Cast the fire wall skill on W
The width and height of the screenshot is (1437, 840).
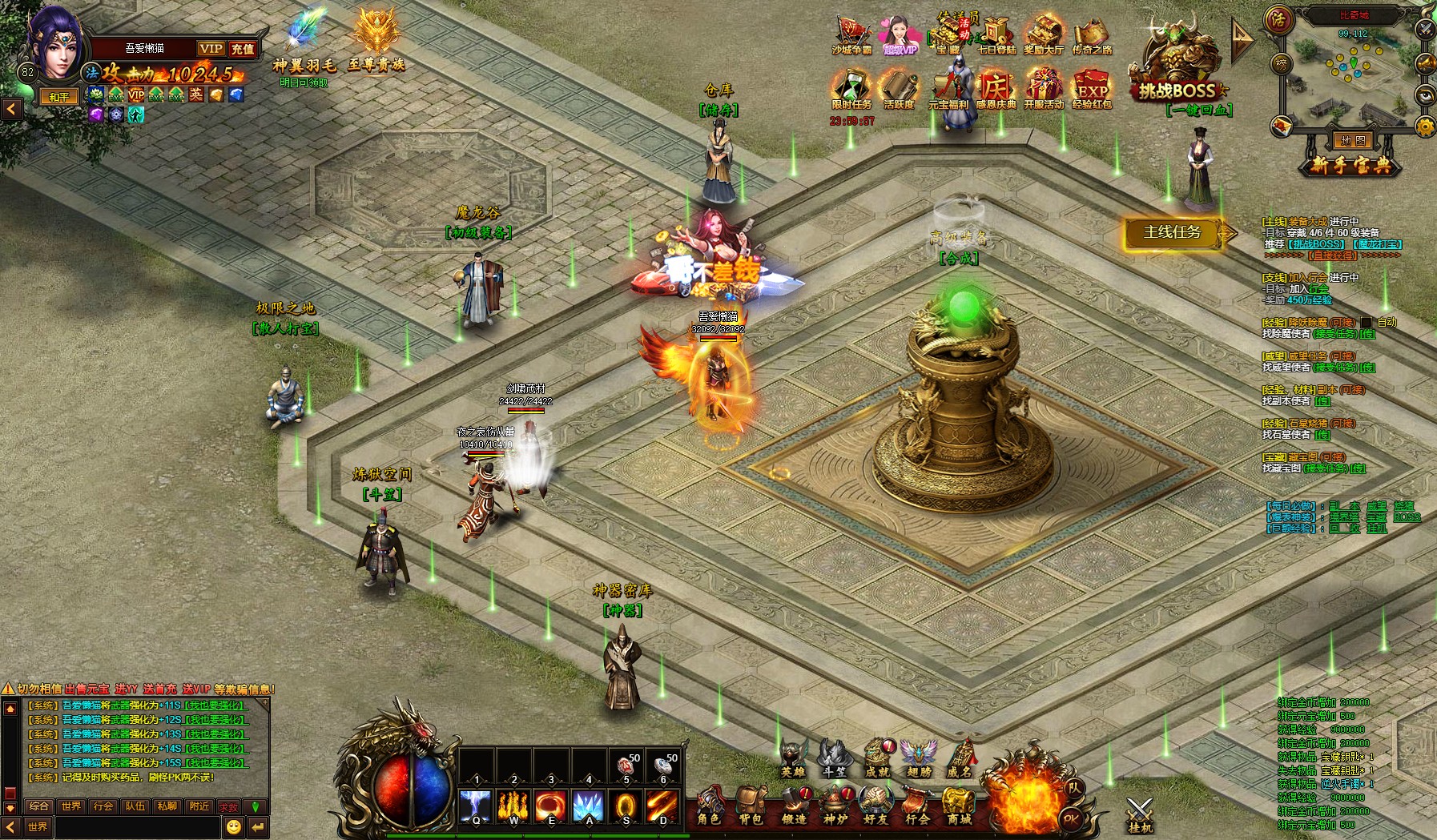[513, 806]
